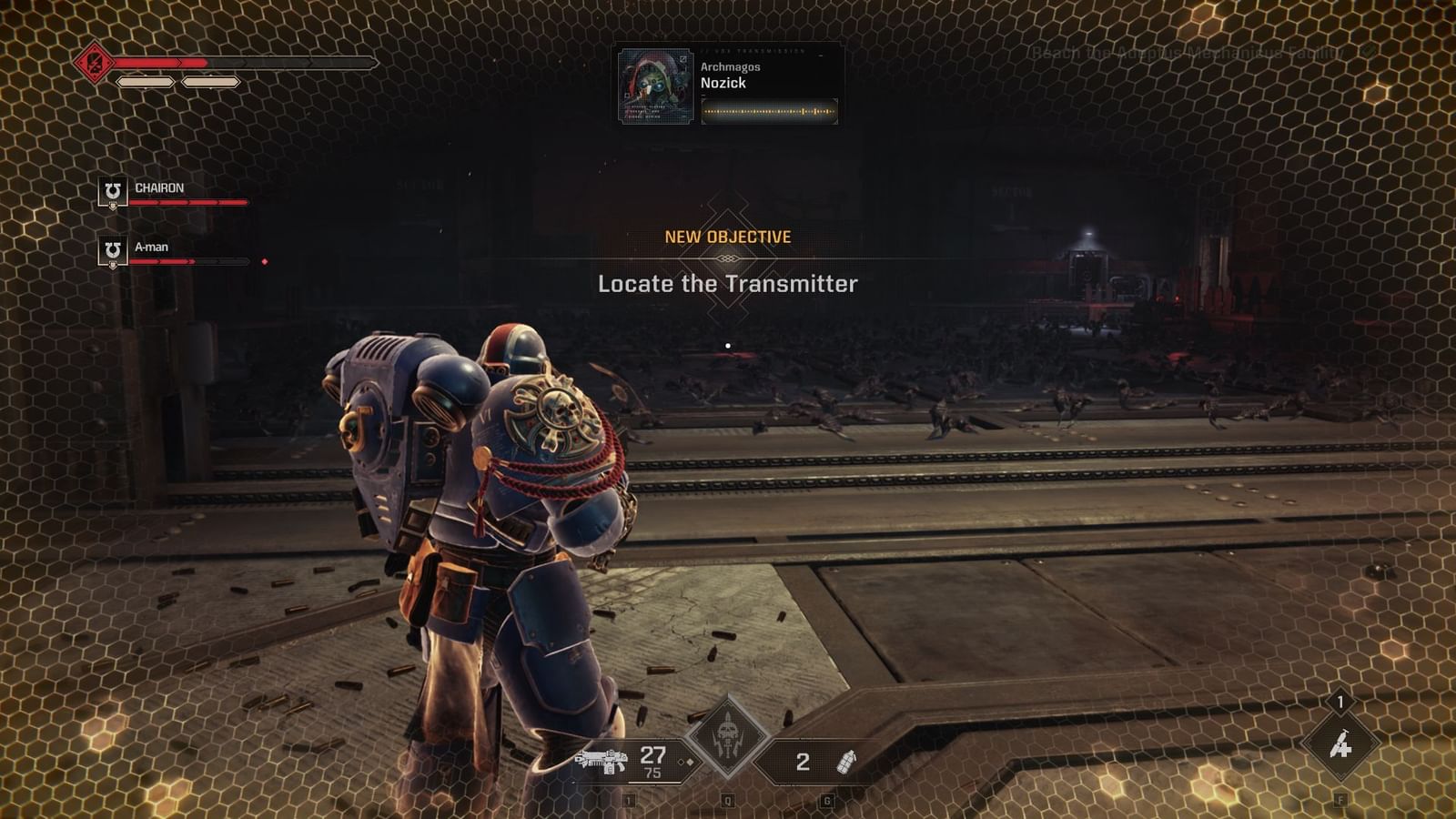The image size is (1456, 819).
Task: Select the Locate the Transmitter objective text
Action: tap(727, 283)
